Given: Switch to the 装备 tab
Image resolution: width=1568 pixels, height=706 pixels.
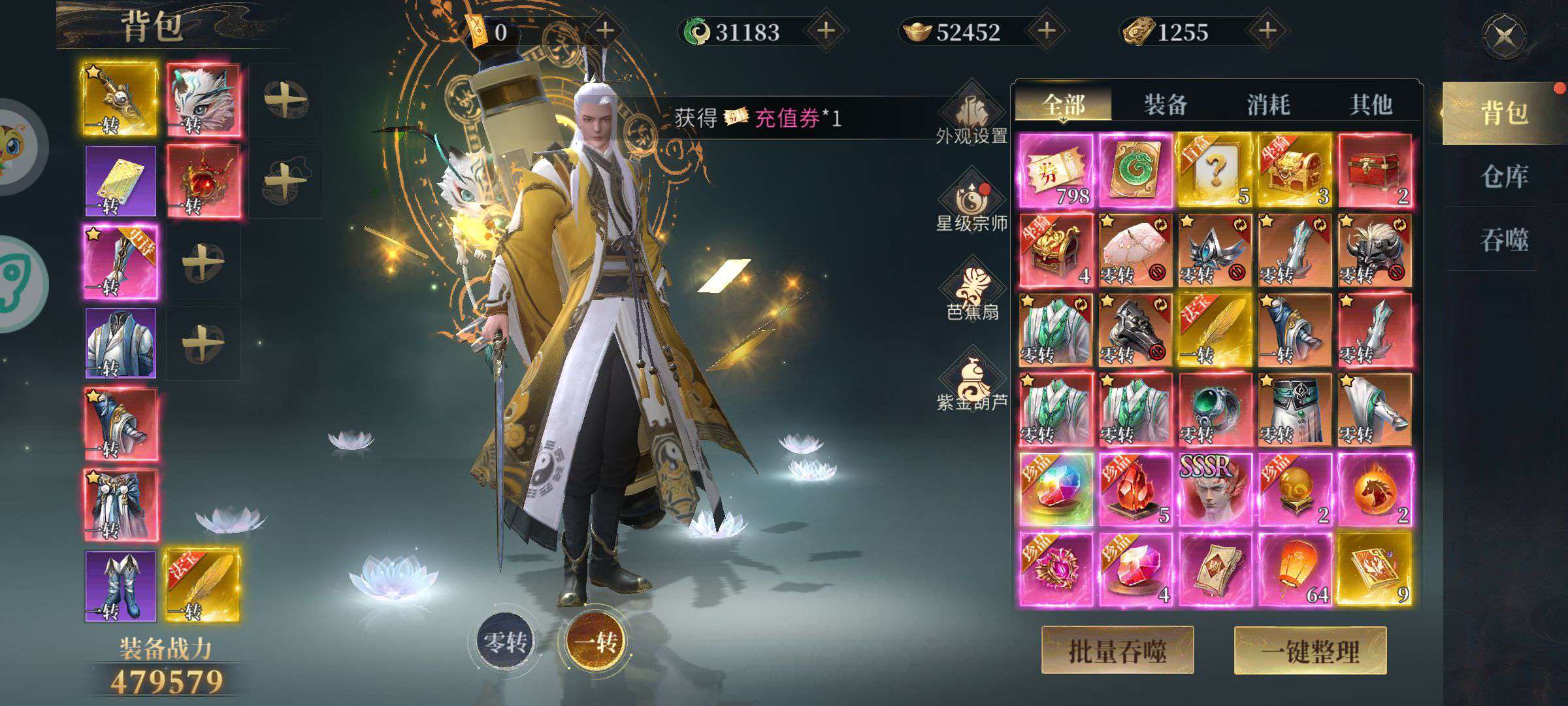Looking at the screenshot, I should (1166, 105).
